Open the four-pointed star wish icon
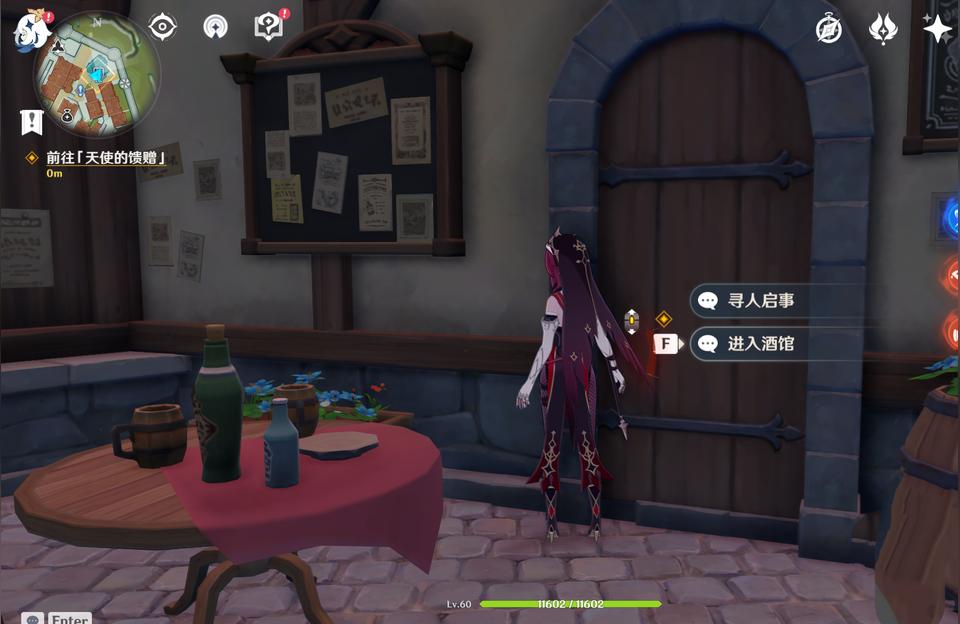960x624 pixels. click(937, 29)
